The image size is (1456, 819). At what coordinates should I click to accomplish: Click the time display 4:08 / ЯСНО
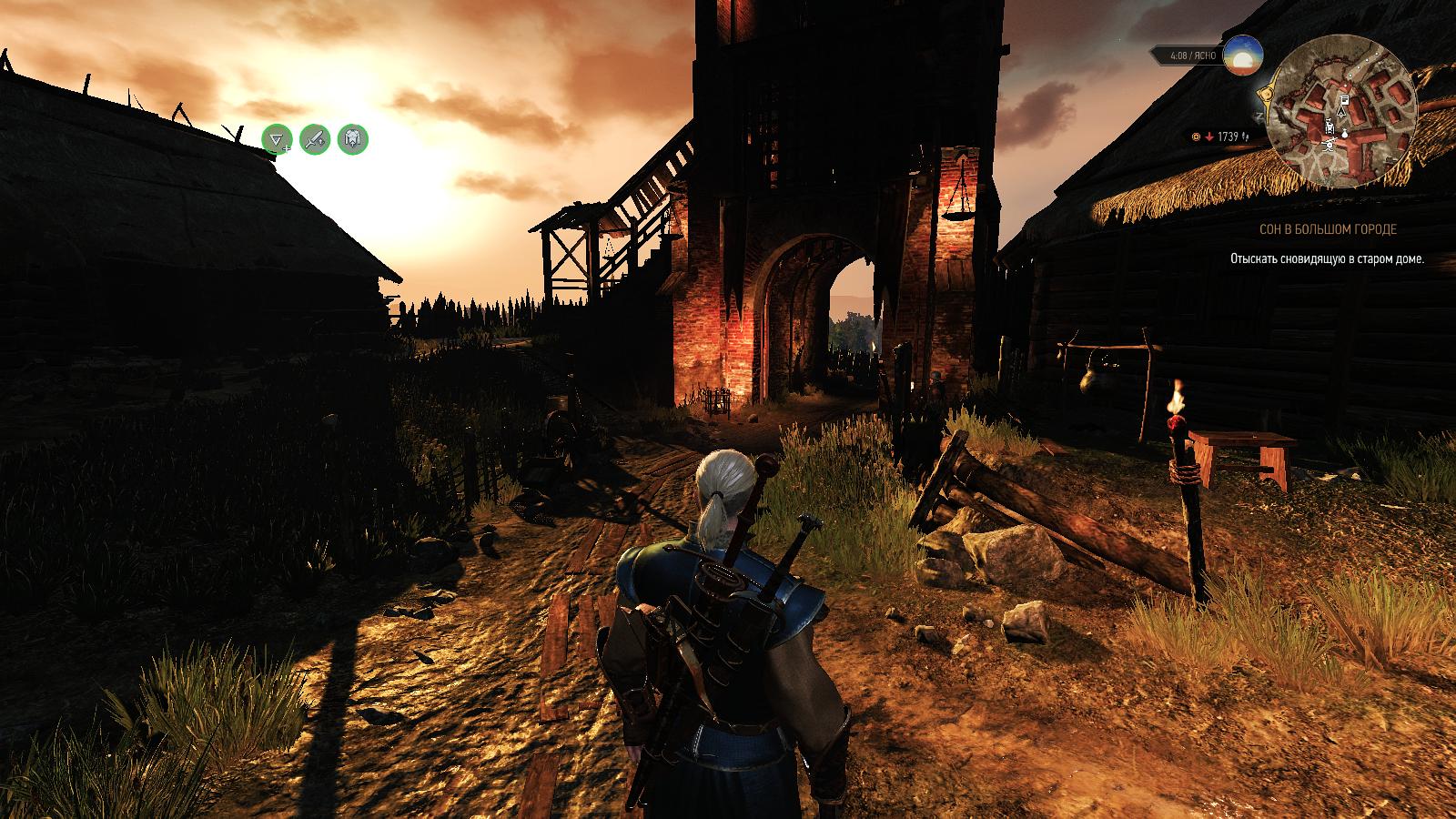[1193, 56]
